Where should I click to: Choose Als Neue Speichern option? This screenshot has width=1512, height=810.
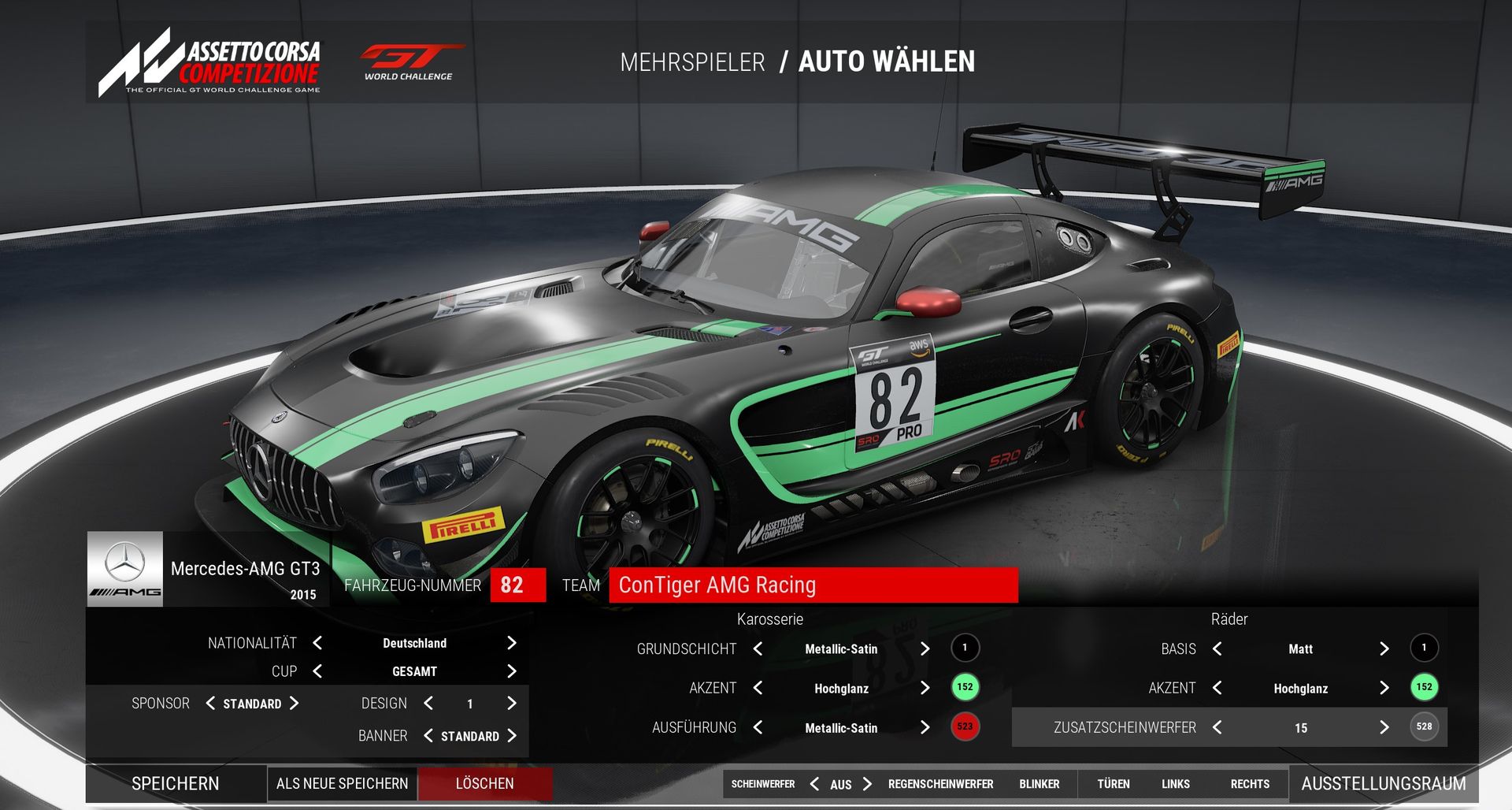tap(342, 783)
